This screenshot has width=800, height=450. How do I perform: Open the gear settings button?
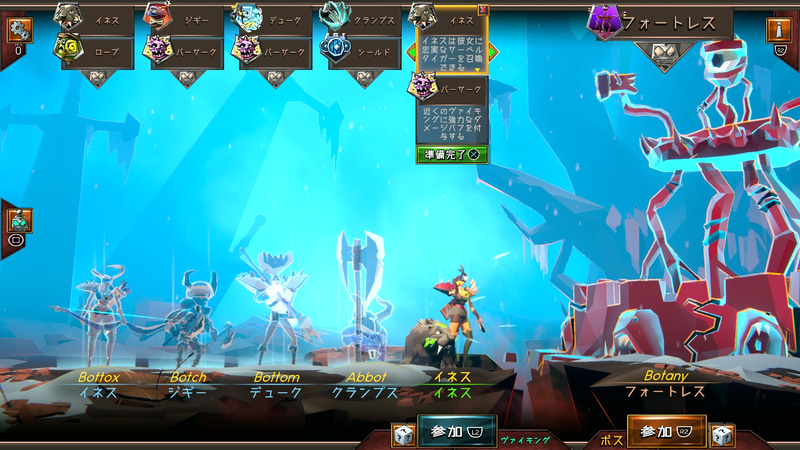click(x=18, y=31)
